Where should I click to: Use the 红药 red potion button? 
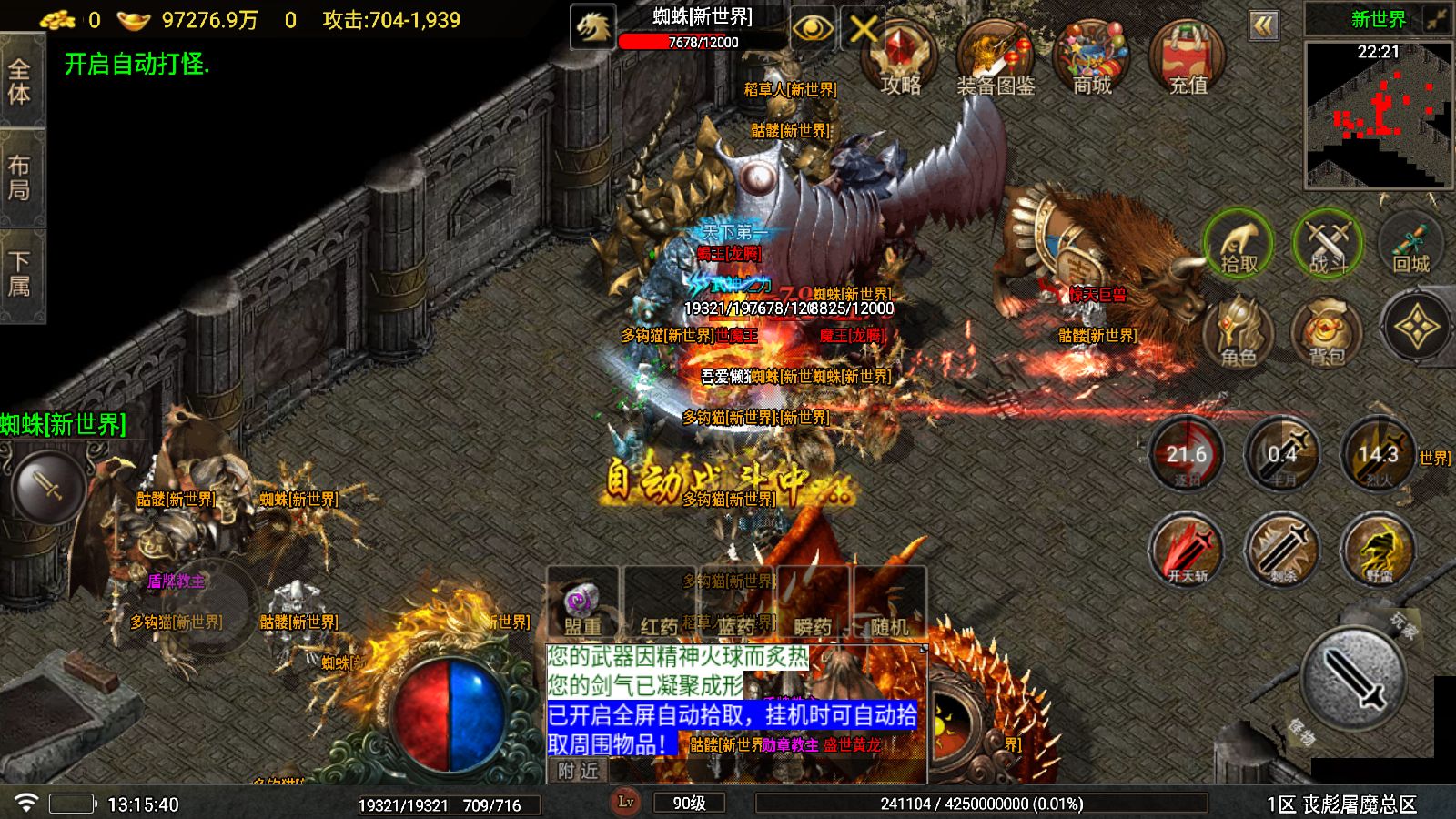657,626
